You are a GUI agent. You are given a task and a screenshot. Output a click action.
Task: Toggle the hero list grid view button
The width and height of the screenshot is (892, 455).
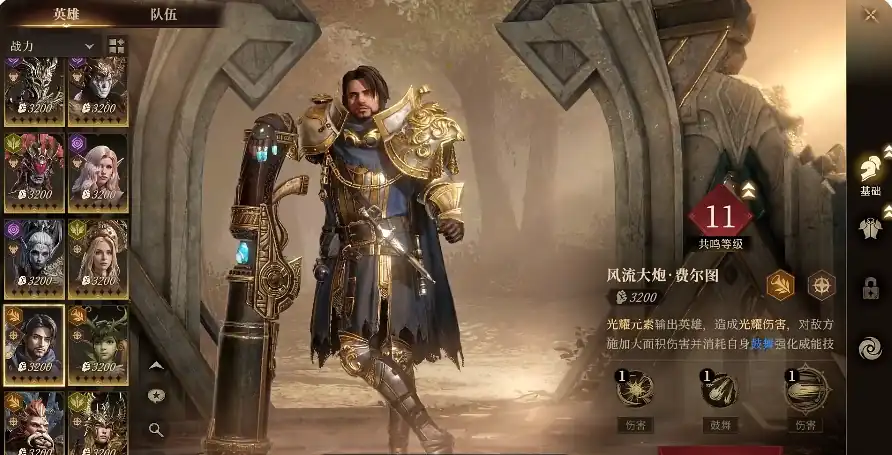[x=117, y=46]
